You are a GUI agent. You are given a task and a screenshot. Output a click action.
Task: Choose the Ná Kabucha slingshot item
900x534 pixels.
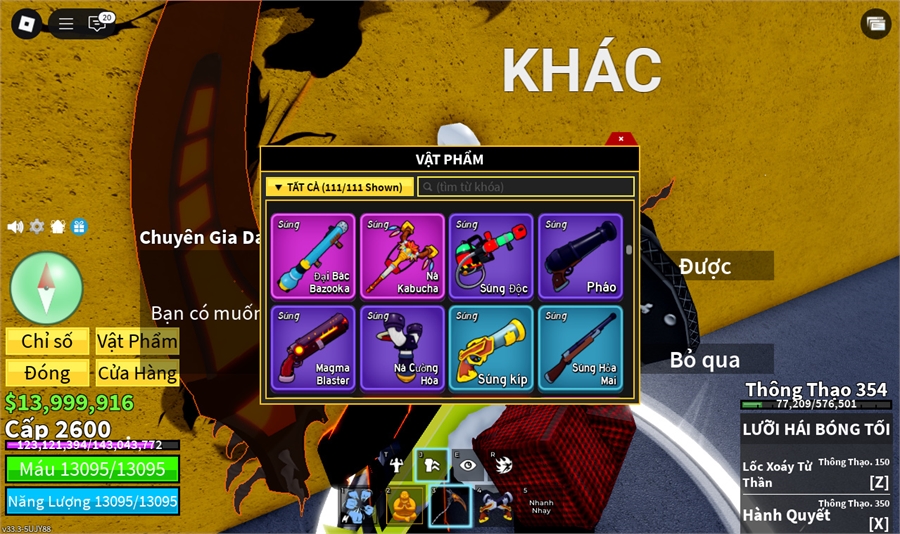point(402,256)
